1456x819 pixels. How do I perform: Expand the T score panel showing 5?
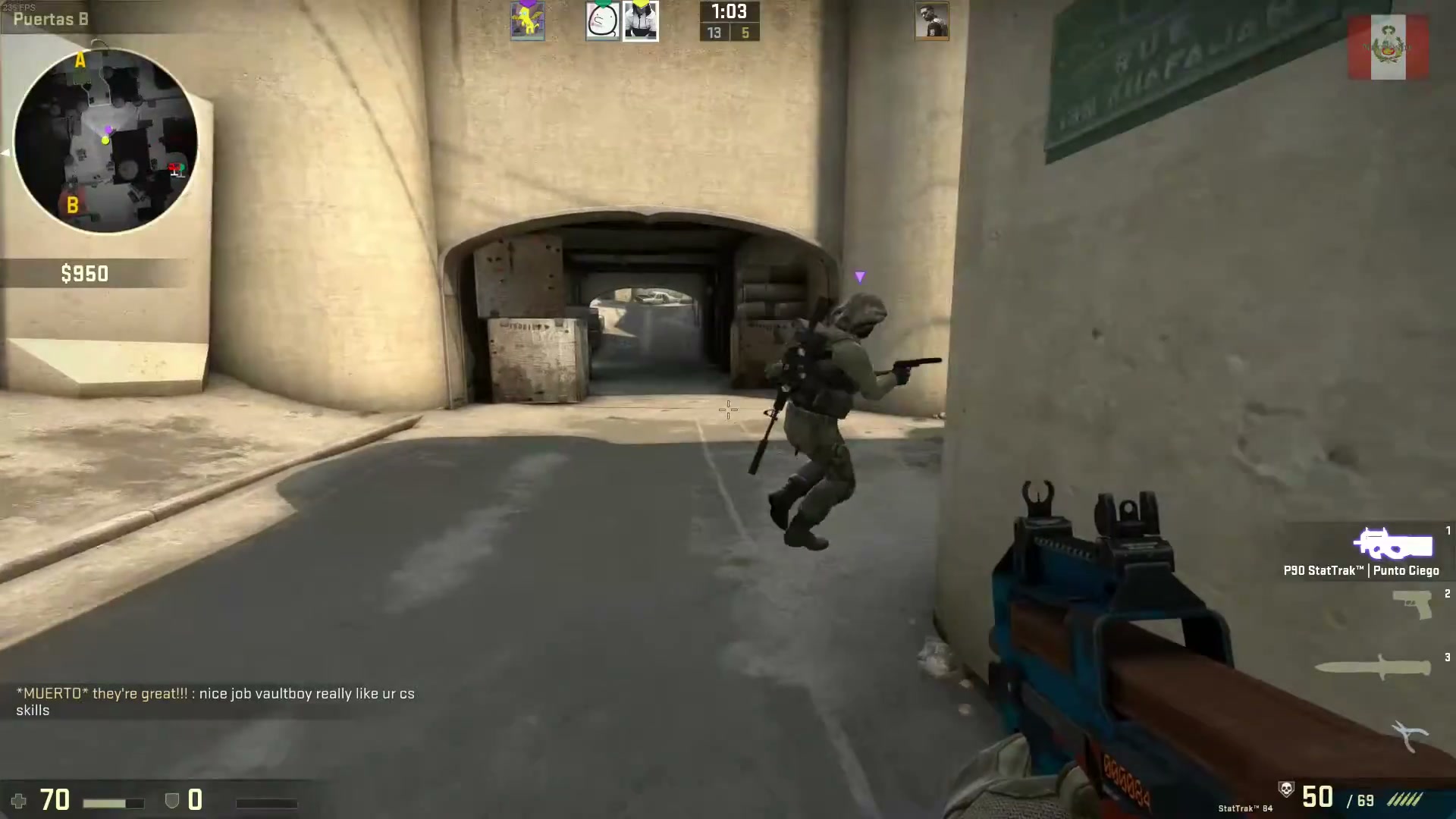[746, 33]
